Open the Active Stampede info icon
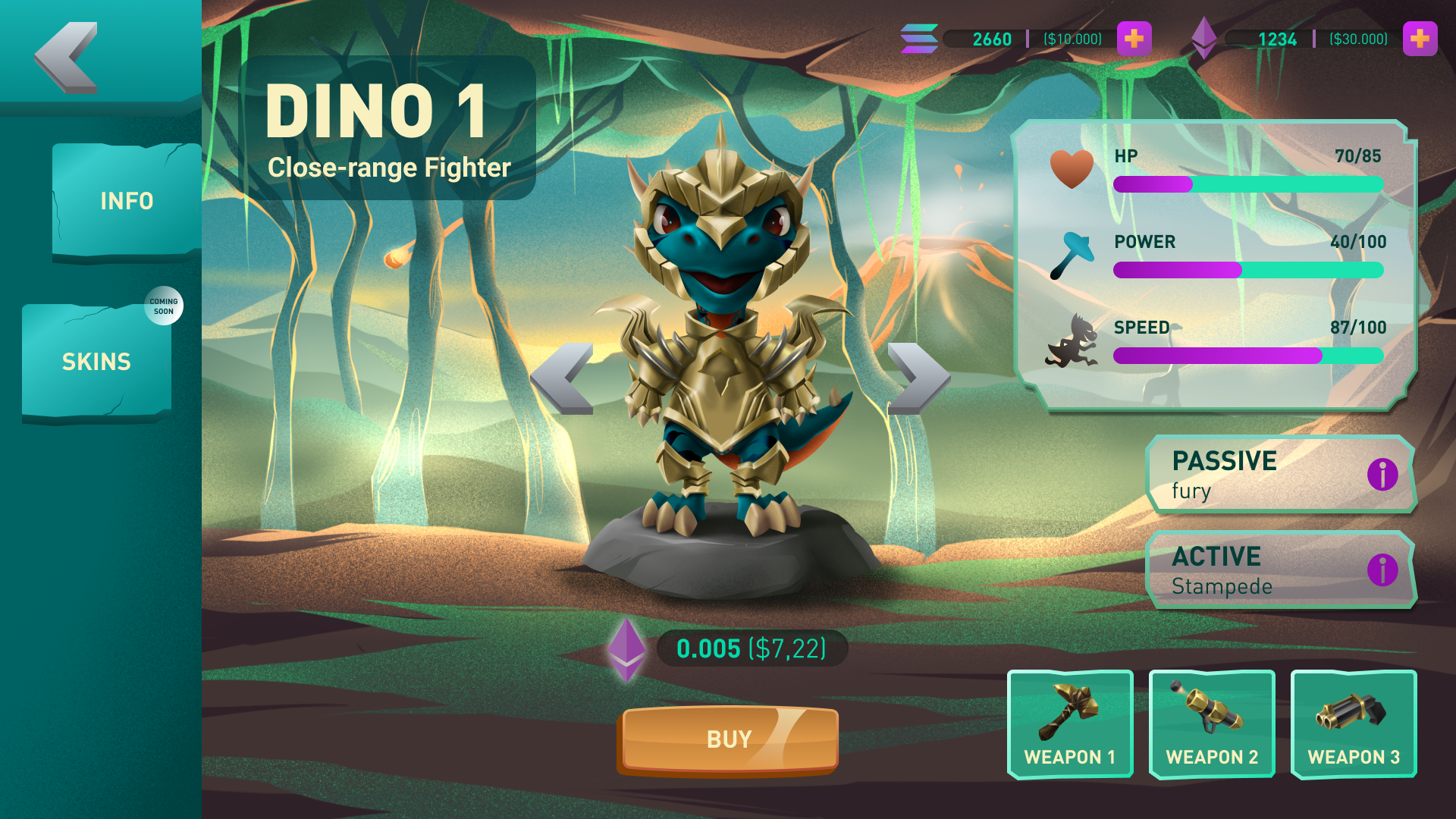 coord(1382,570)
